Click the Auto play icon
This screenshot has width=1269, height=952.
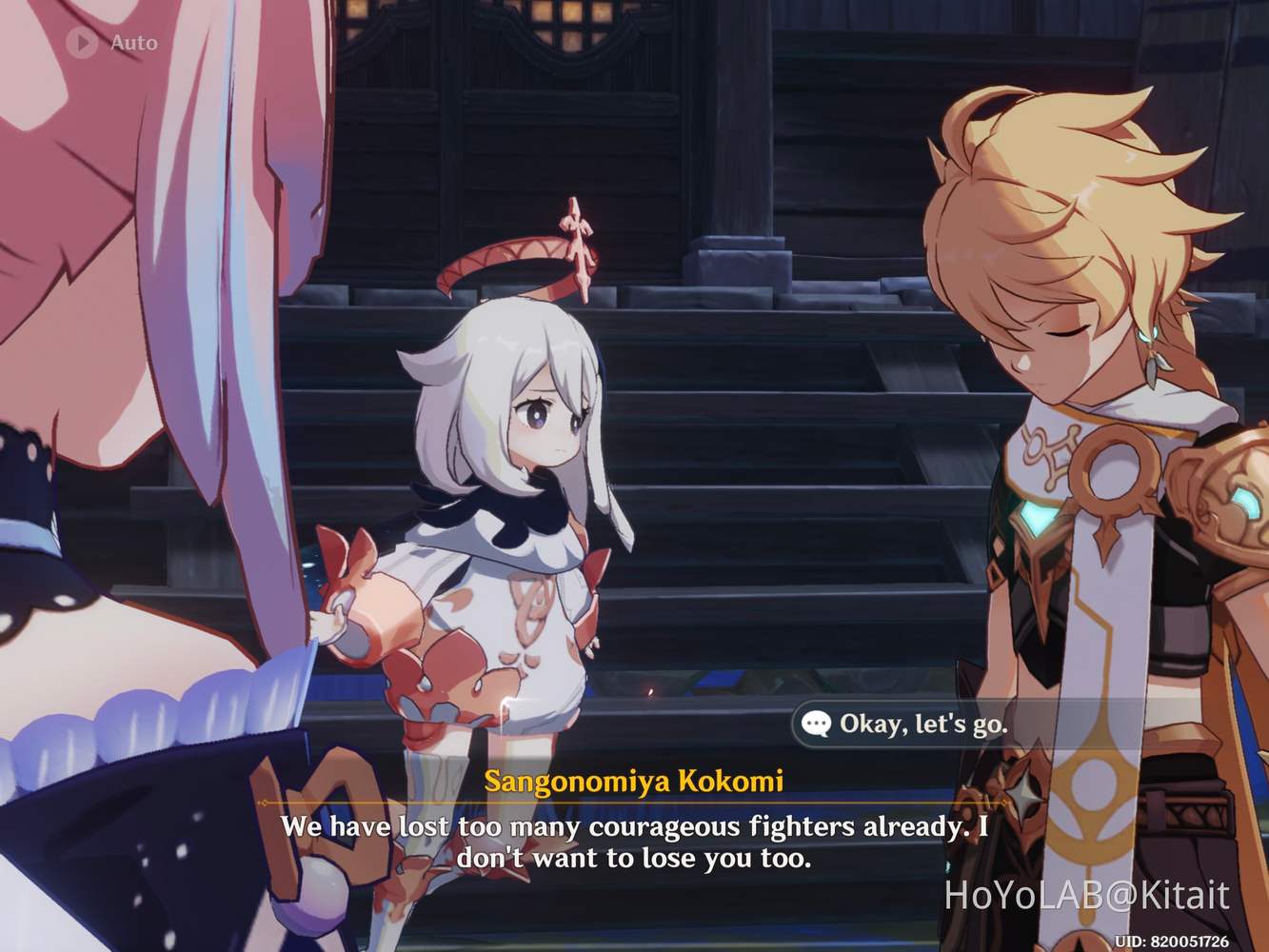point(81,42)
